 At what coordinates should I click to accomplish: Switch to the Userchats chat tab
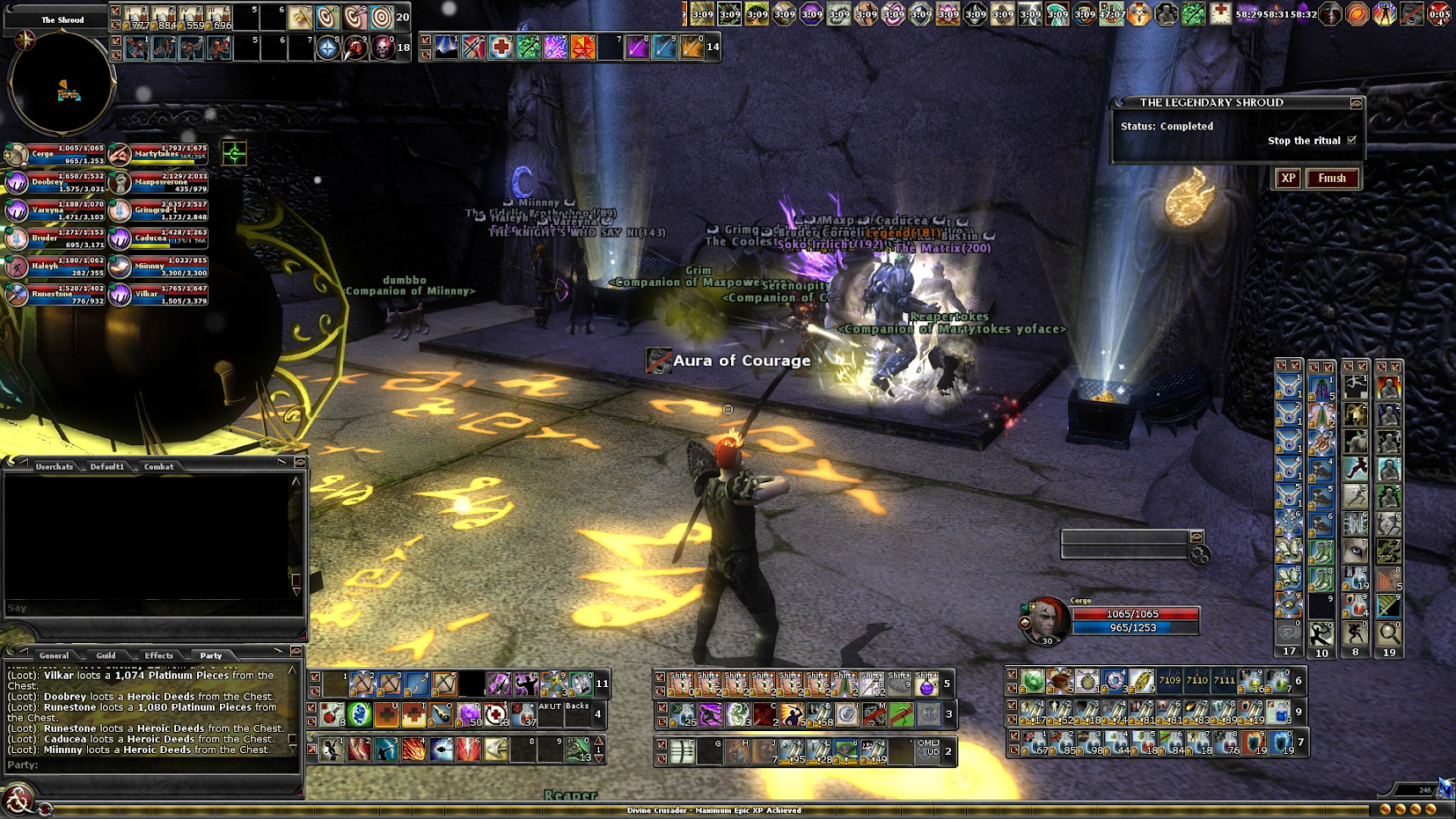point(54,466)
